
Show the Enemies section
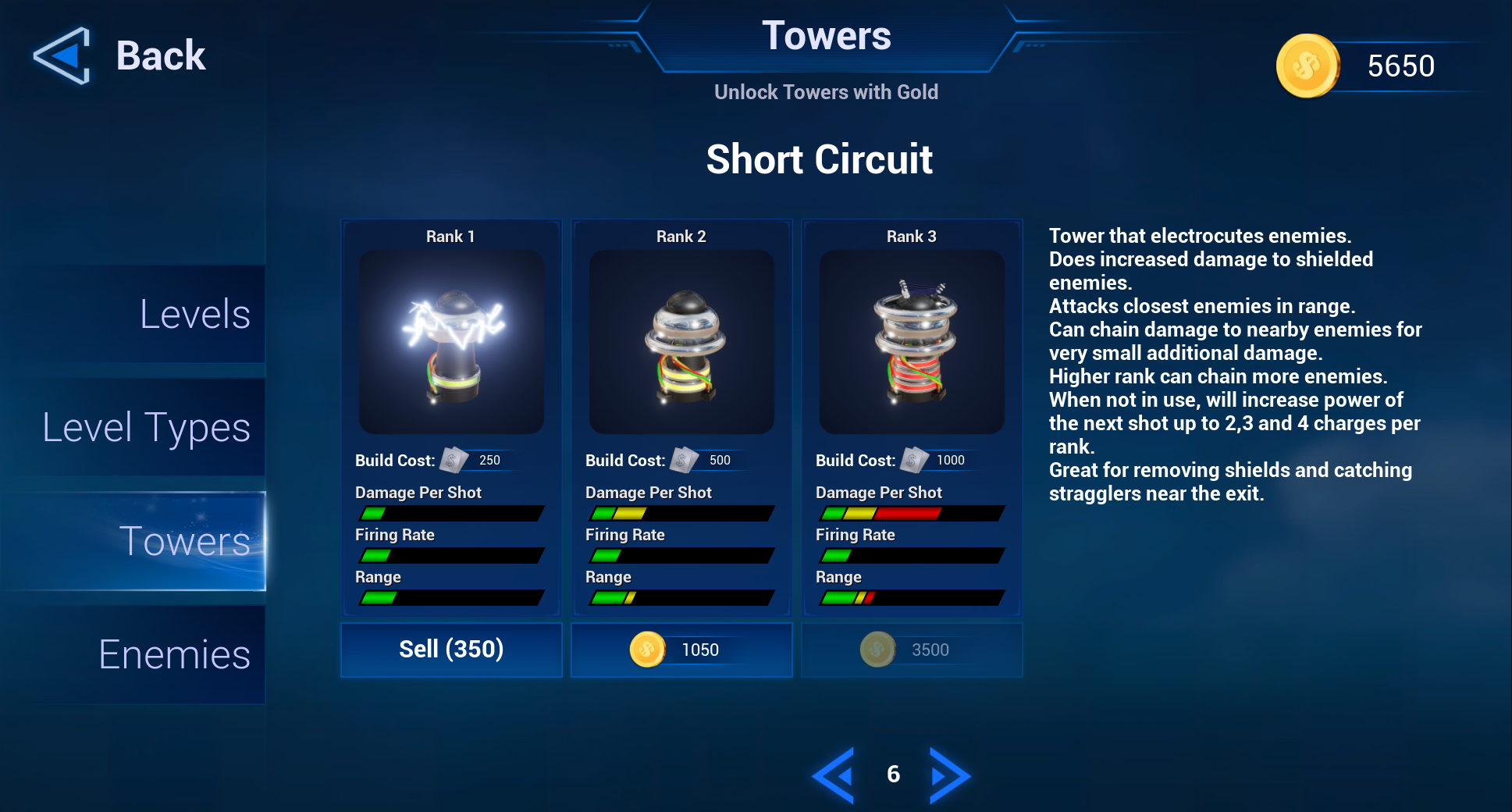point(174,654)
